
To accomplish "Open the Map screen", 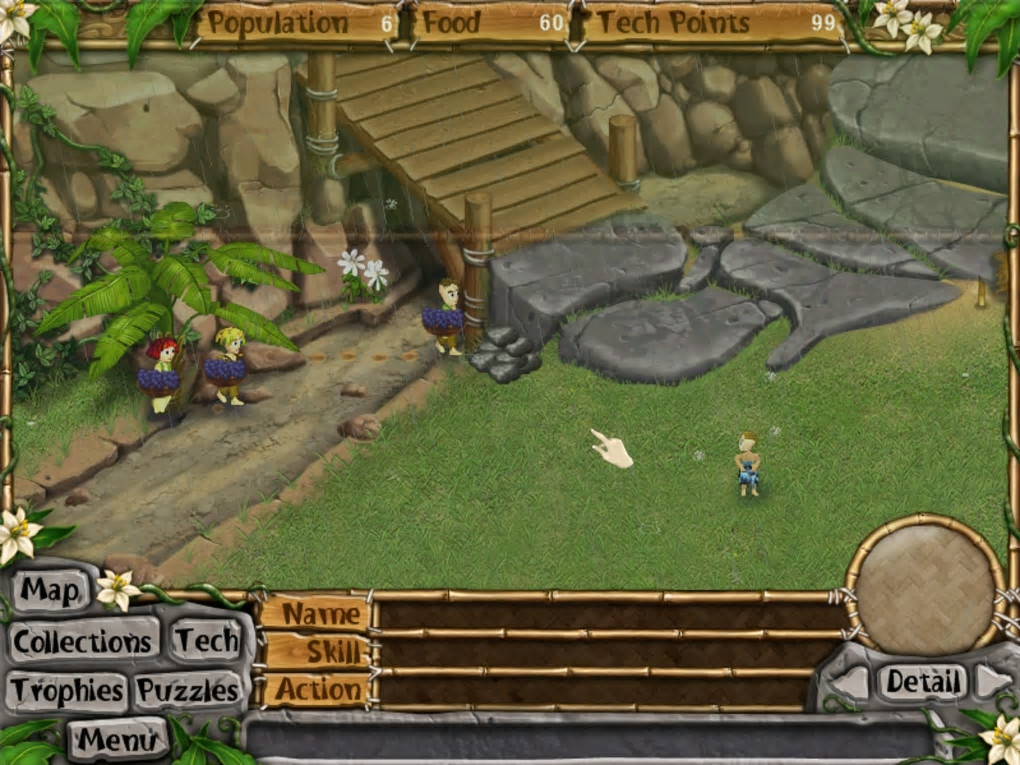I will (x=50, y=591).
